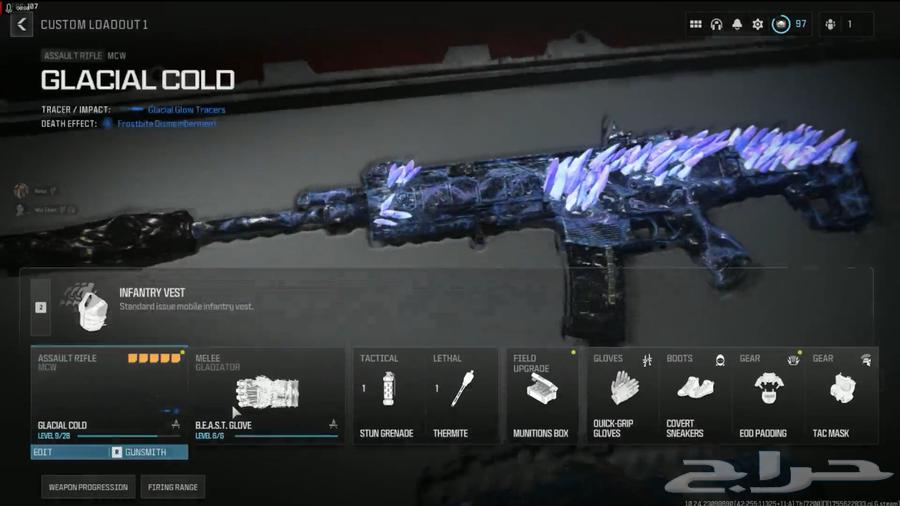The image size is (900, 506).
Task: Open the notifications bell
Action: click(737, 24)
